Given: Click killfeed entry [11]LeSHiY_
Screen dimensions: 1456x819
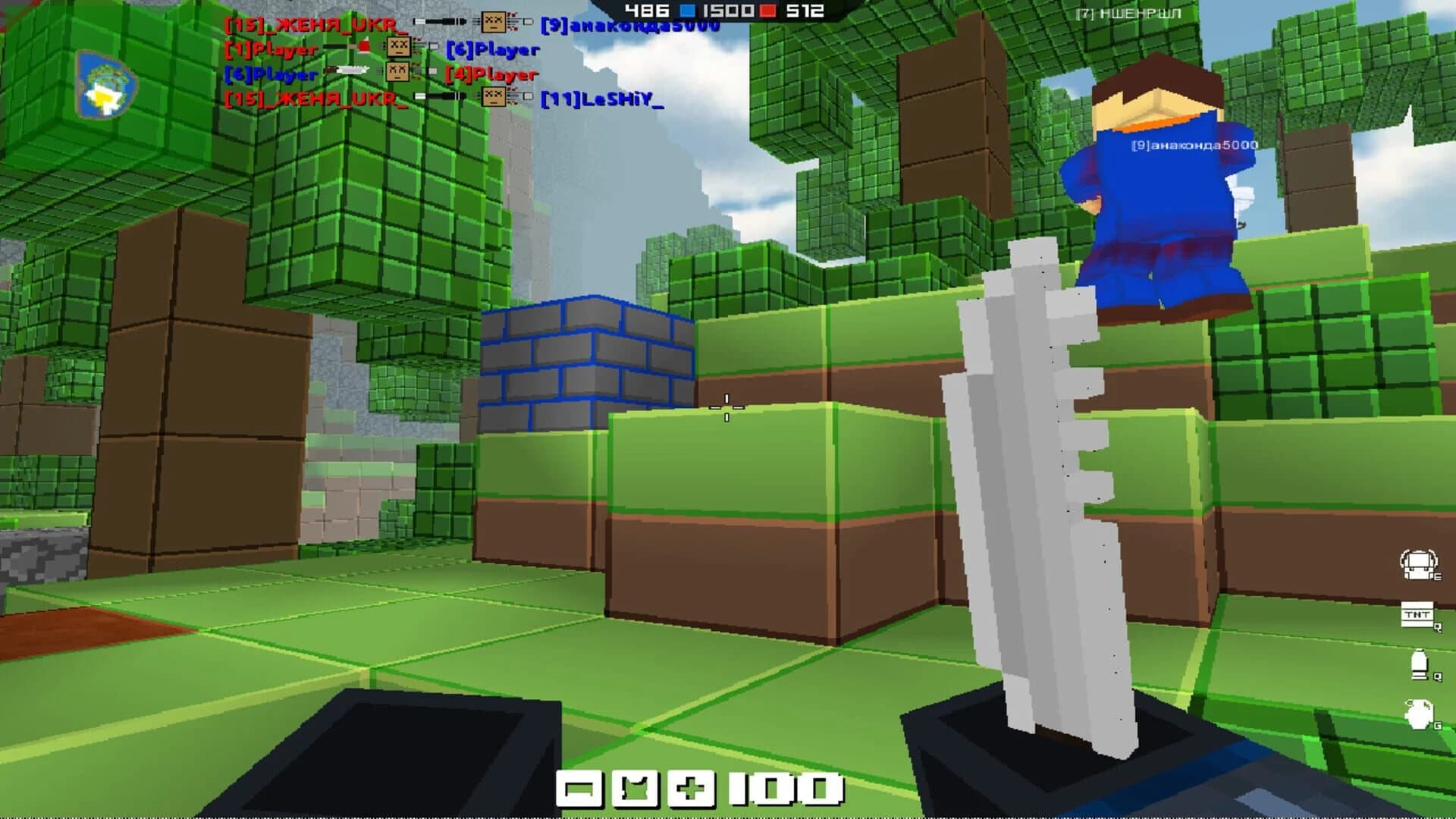Looking at the screenshot, I should point(604,98).
